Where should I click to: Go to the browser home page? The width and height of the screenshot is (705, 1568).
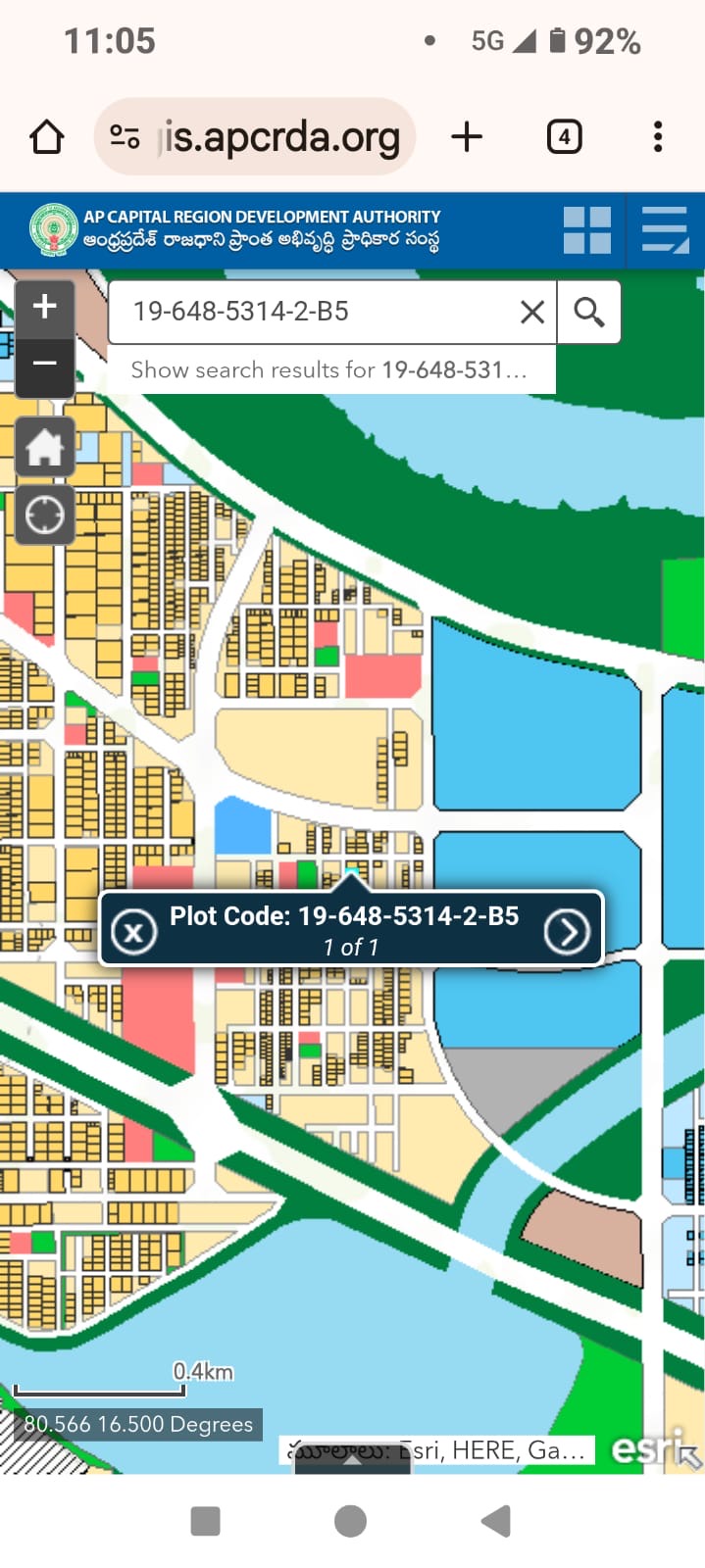pyautogui.click(x=47, y=137)
